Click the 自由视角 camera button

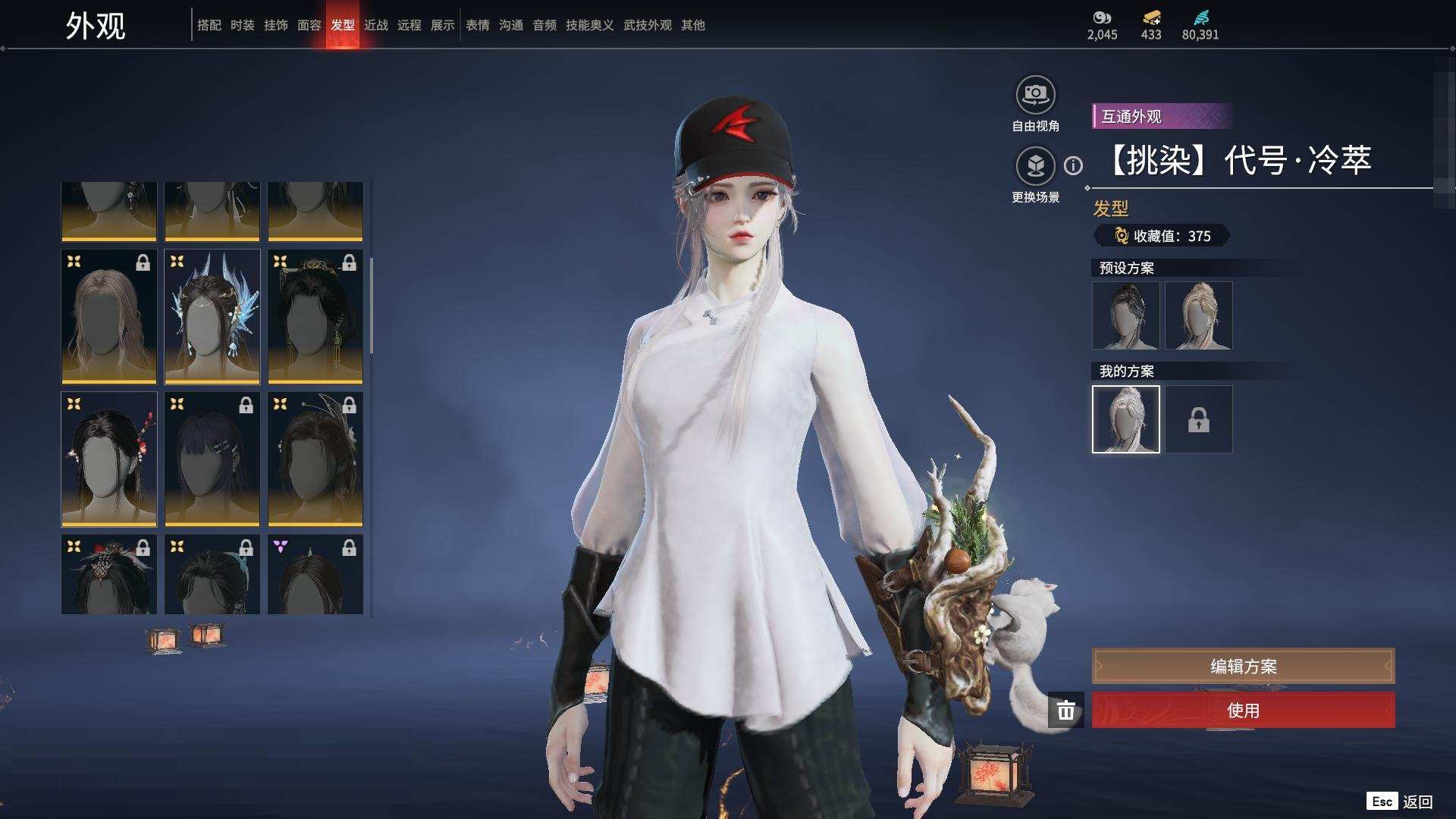[x=1035, y=96]
